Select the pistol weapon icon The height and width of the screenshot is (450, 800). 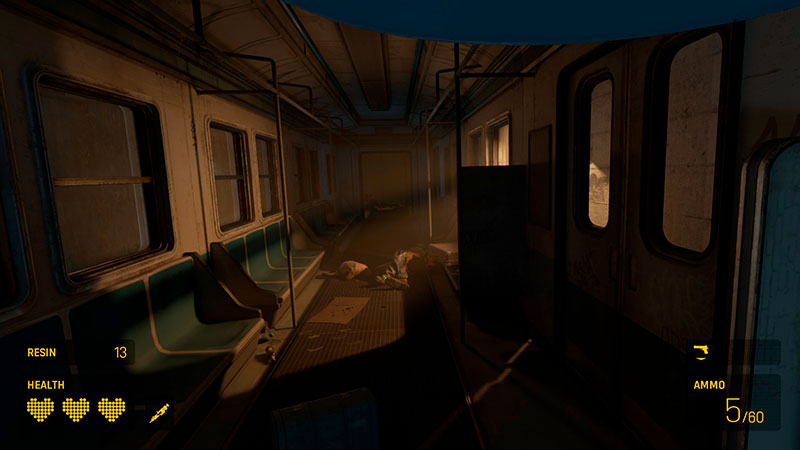tap(701, 350)
